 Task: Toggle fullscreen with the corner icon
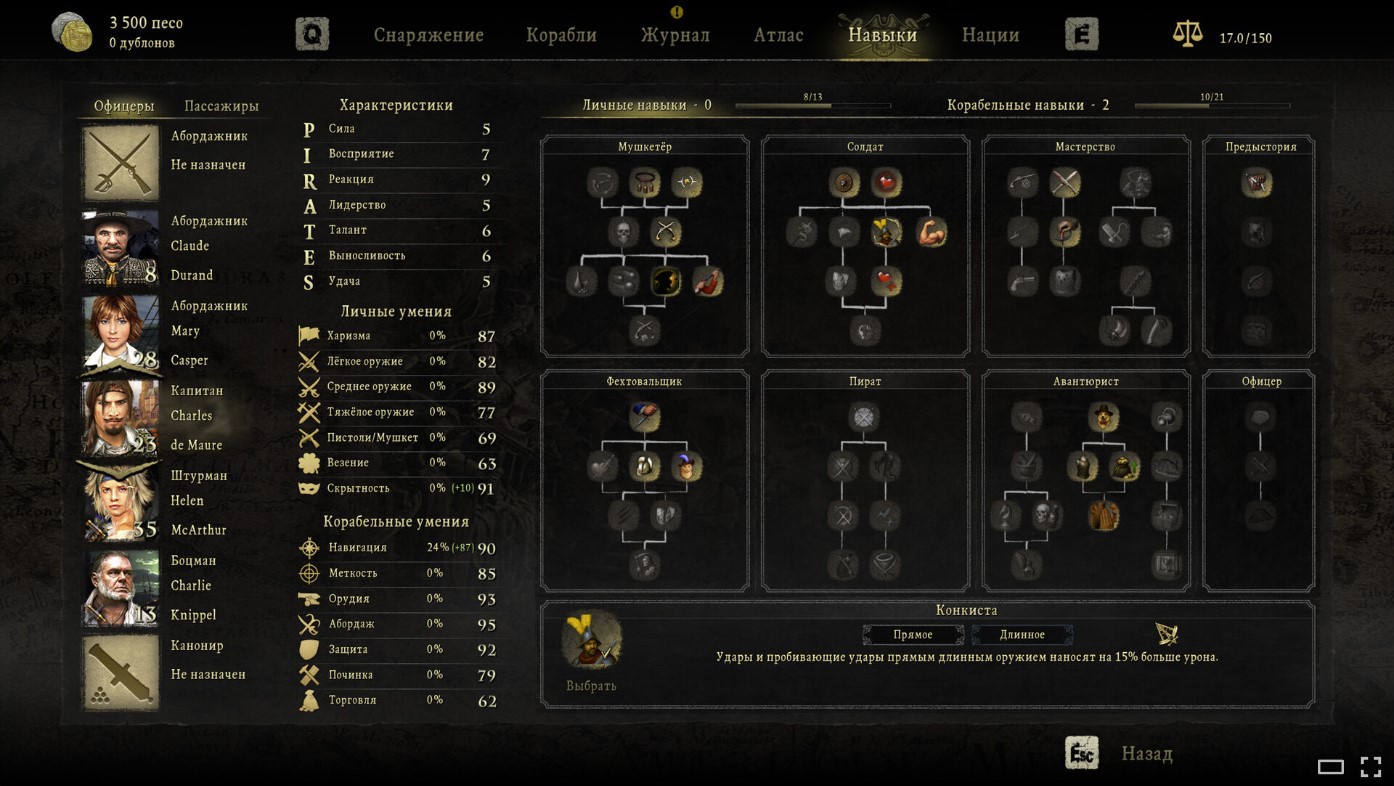[1371, 767]
